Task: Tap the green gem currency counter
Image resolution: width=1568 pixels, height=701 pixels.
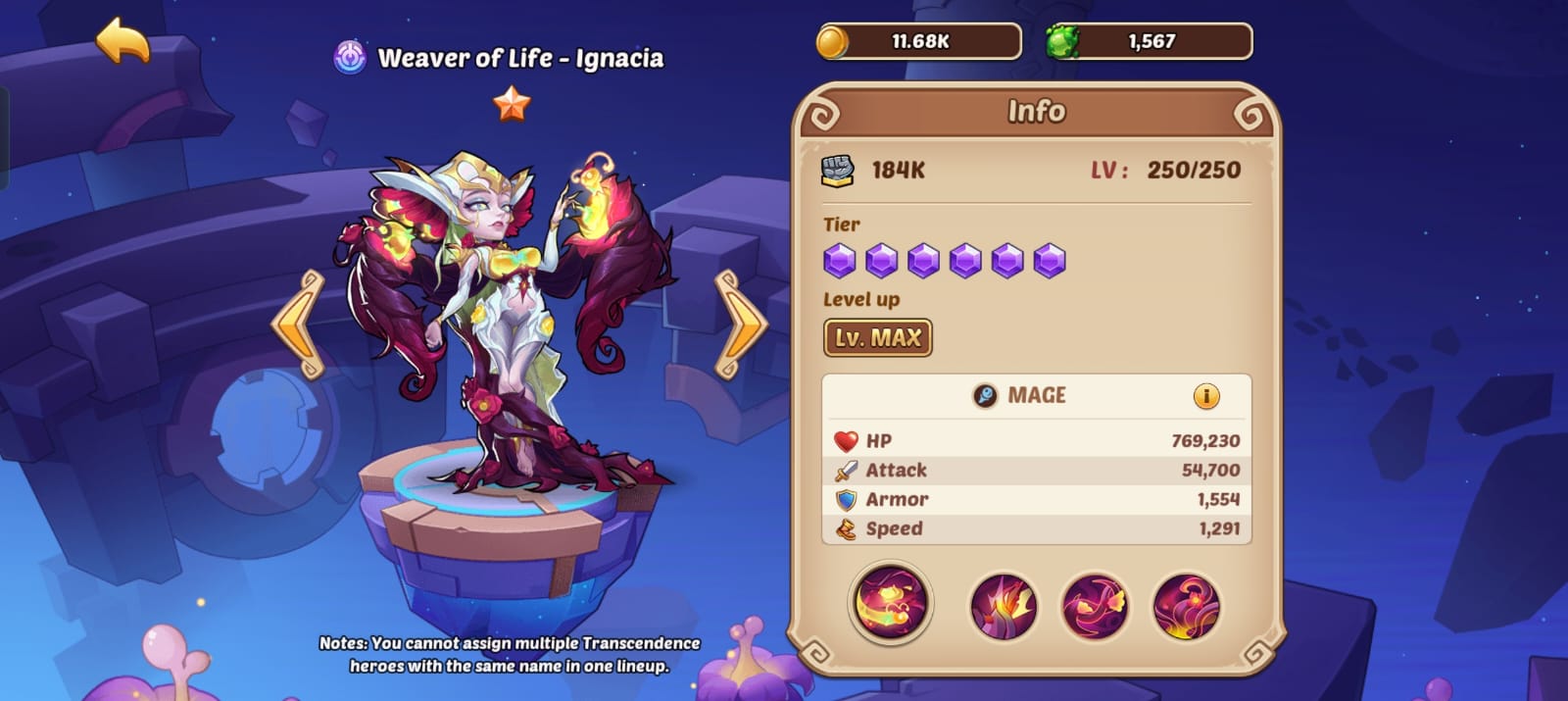Action: (x=1150, y=42)
